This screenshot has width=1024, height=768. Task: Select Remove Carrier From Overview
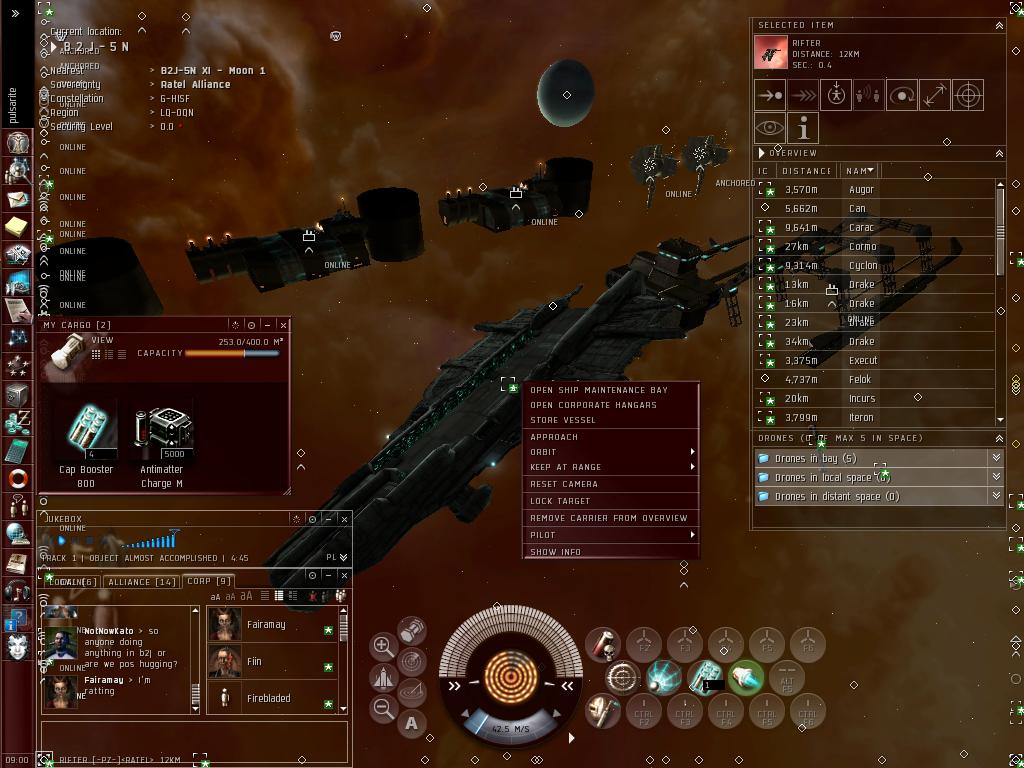pos(608,518)
